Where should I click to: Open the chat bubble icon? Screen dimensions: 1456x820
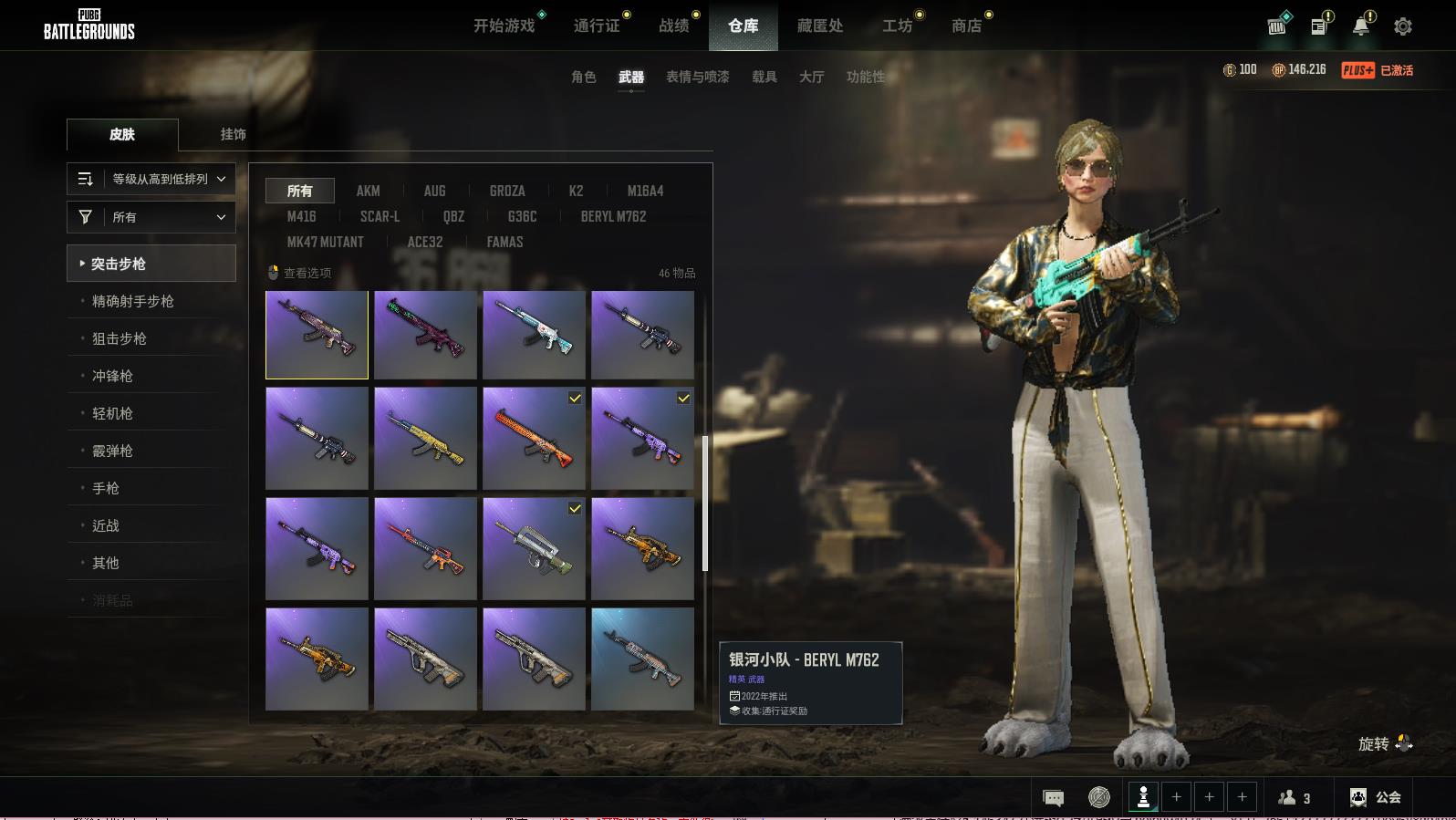[1053, 798]
